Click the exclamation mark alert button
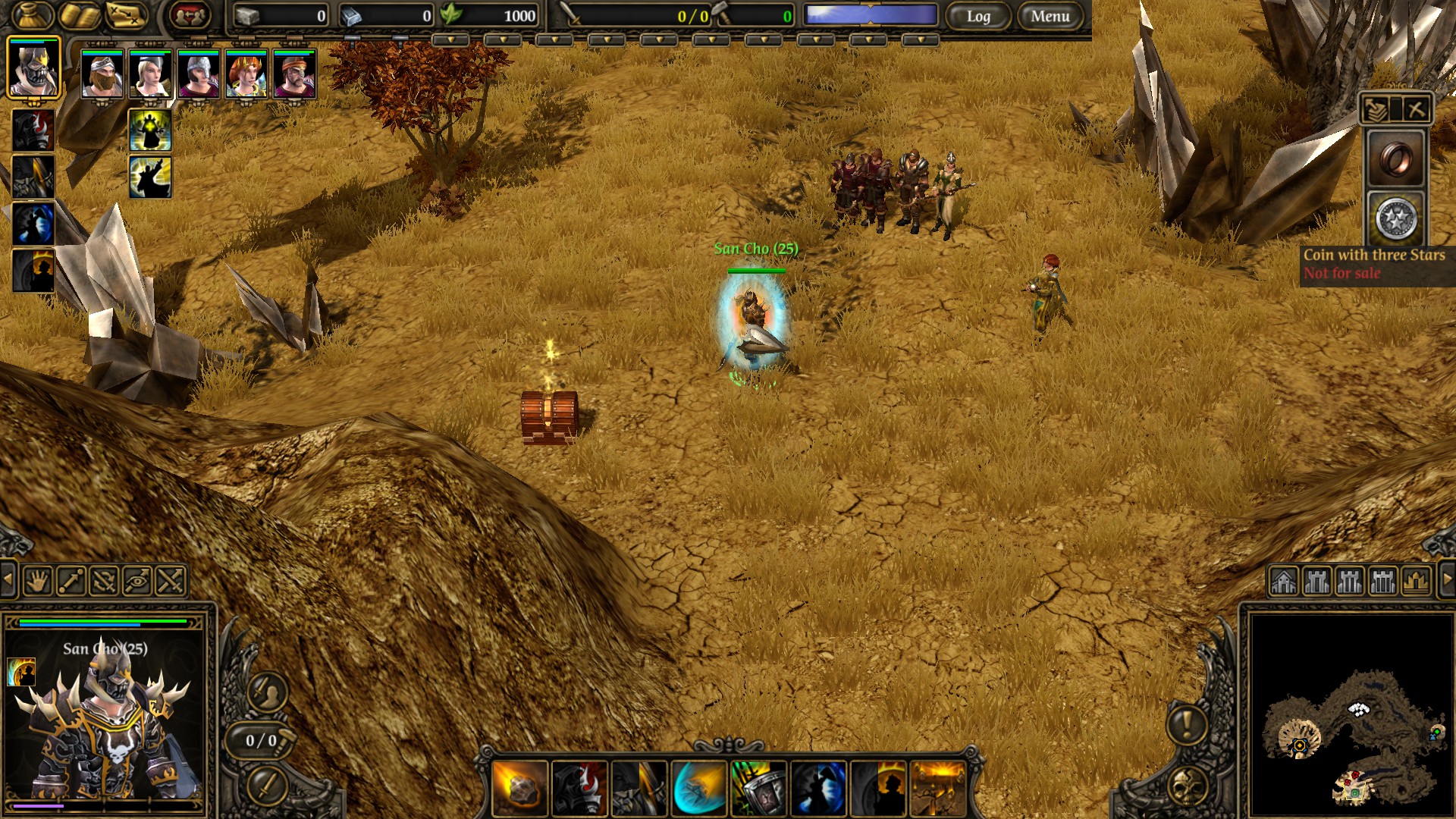The image size is (1456, 819). (1187, 723)
